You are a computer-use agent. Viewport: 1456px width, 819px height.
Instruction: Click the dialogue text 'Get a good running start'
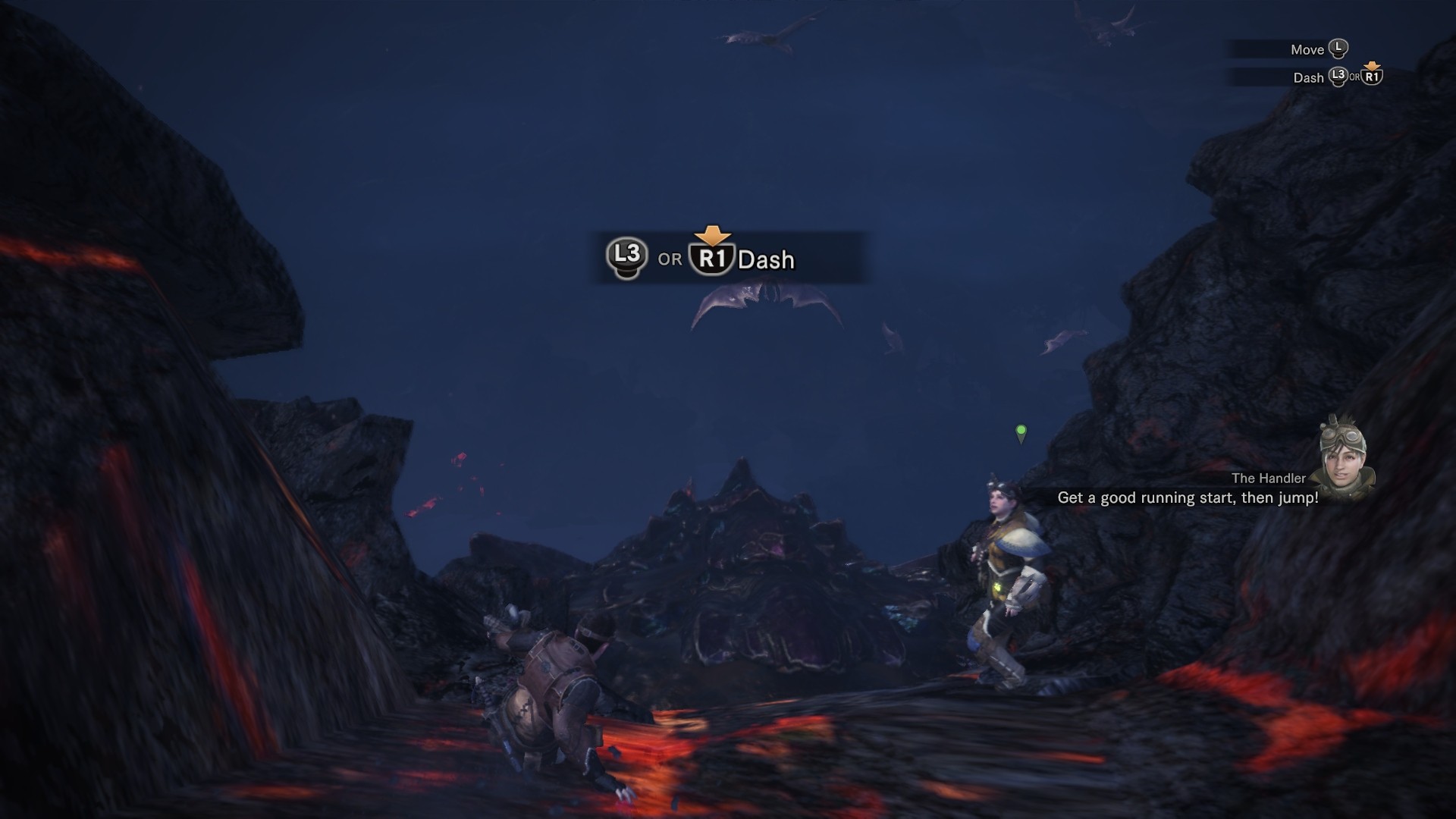[1149, 497]
